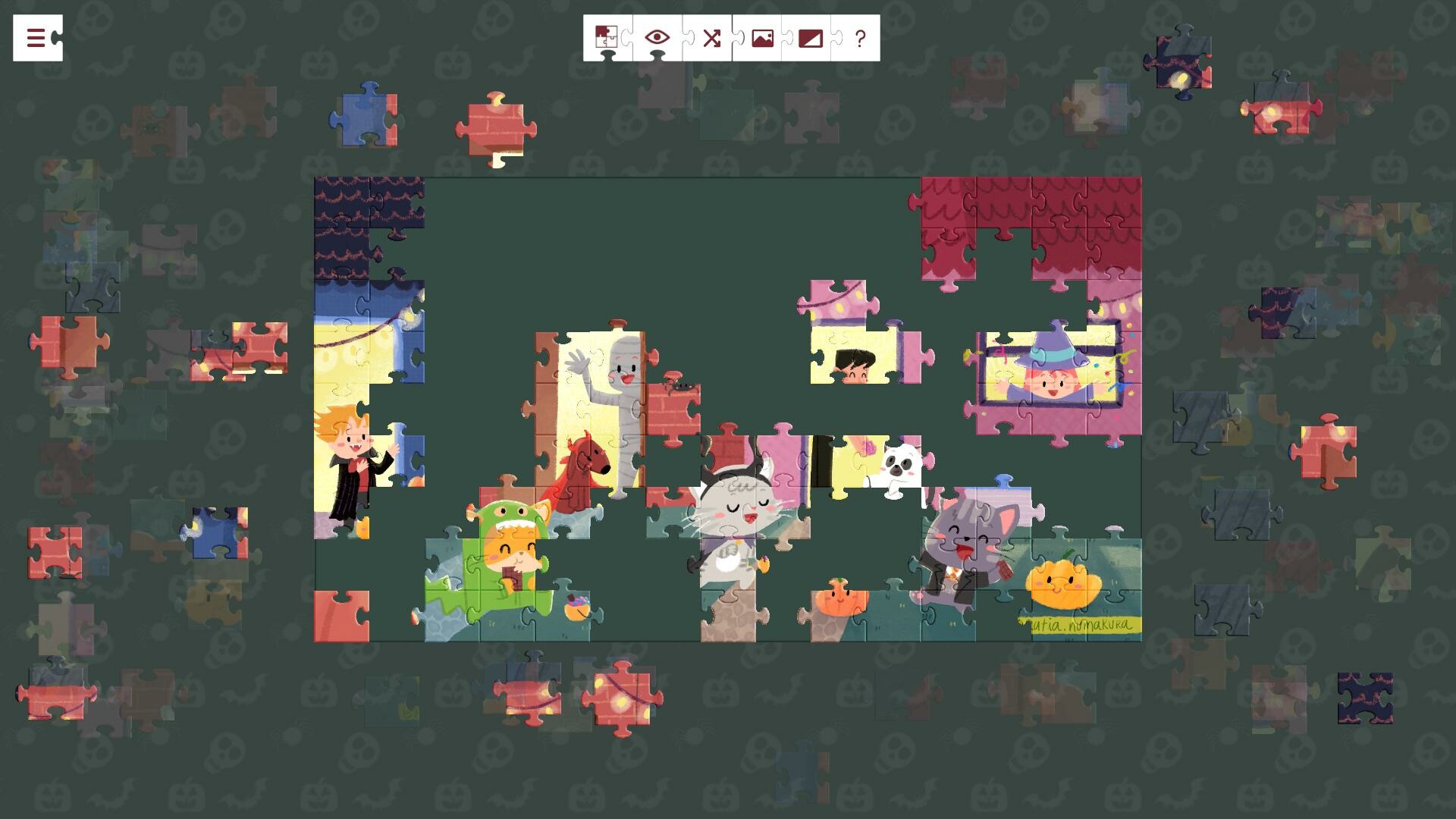The width and height of the screenshot is (1456, 819).
Task: Toggle the reference image display
Action: tap(763, 36)
